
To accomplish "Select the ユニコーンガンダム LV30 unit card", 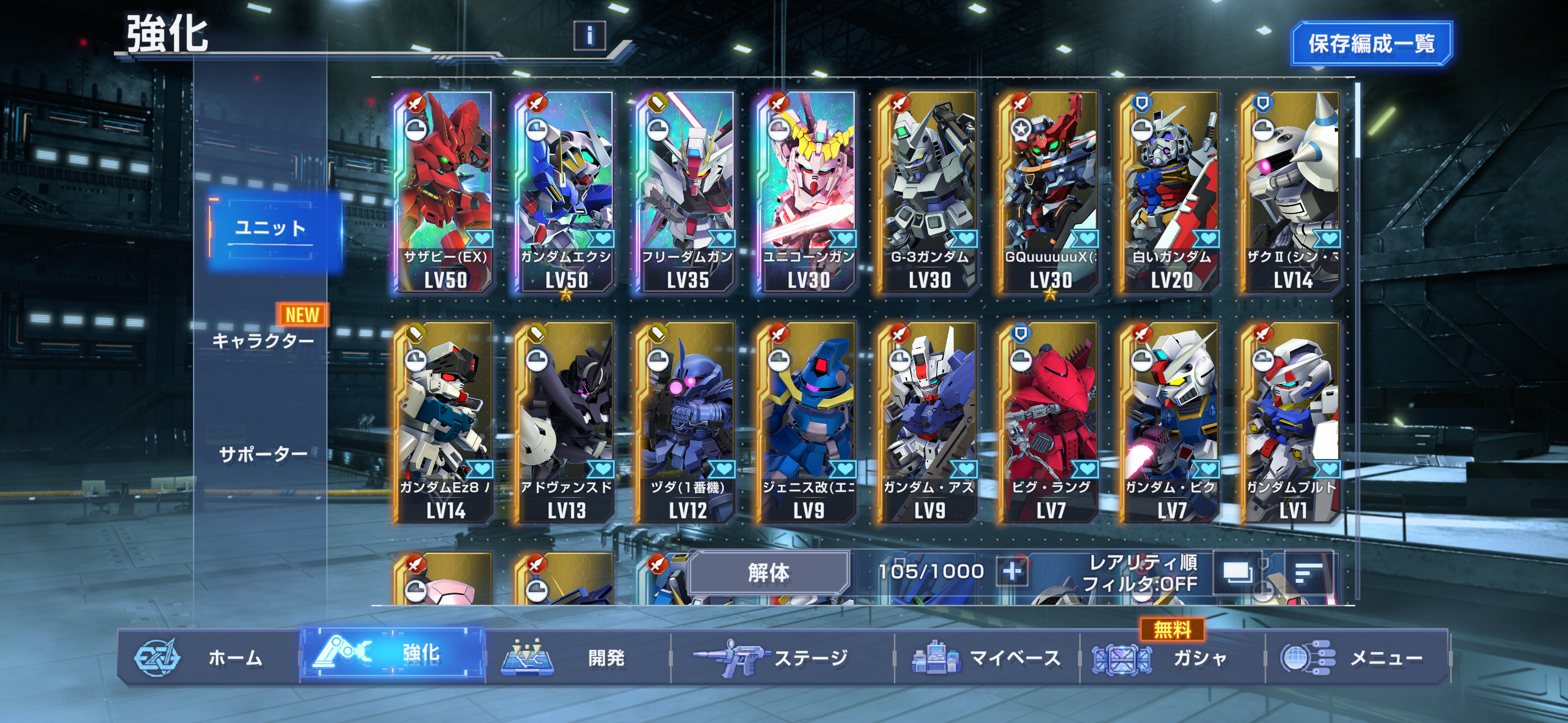I will (x=808, y=192).
